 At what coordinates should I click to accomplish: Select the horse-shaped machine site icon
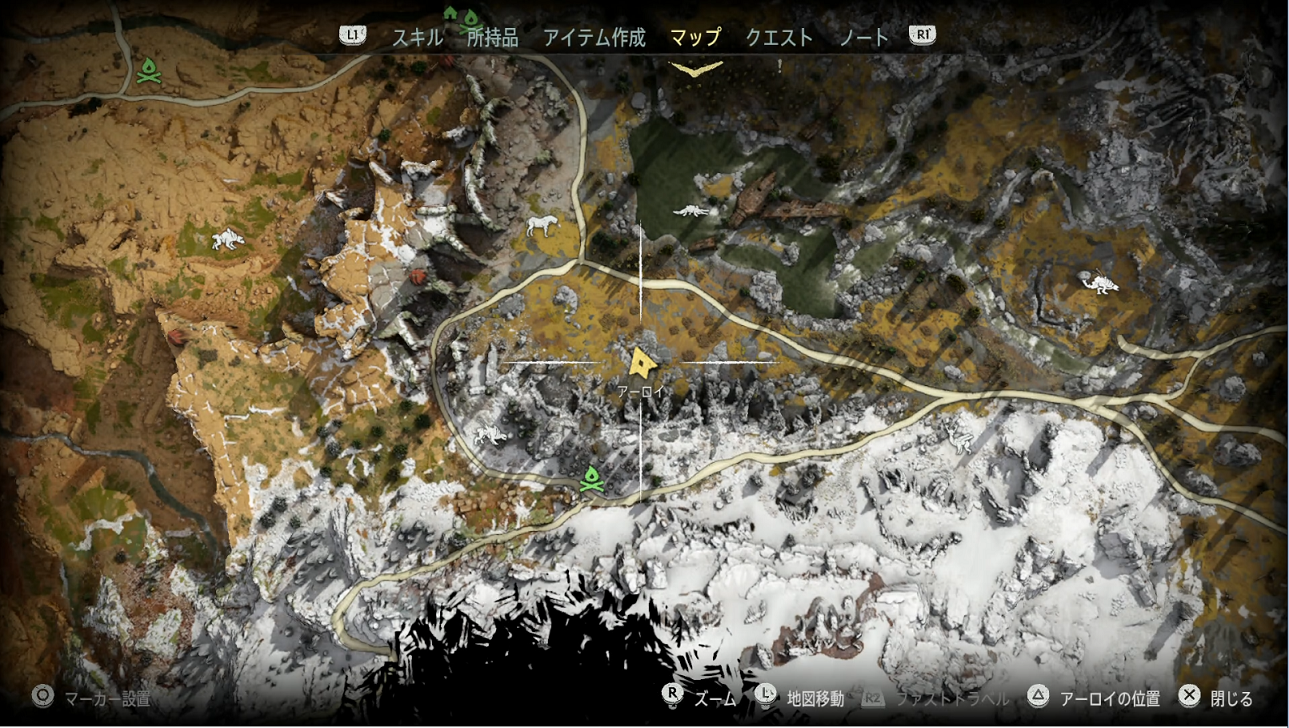[x=541, y=224]
